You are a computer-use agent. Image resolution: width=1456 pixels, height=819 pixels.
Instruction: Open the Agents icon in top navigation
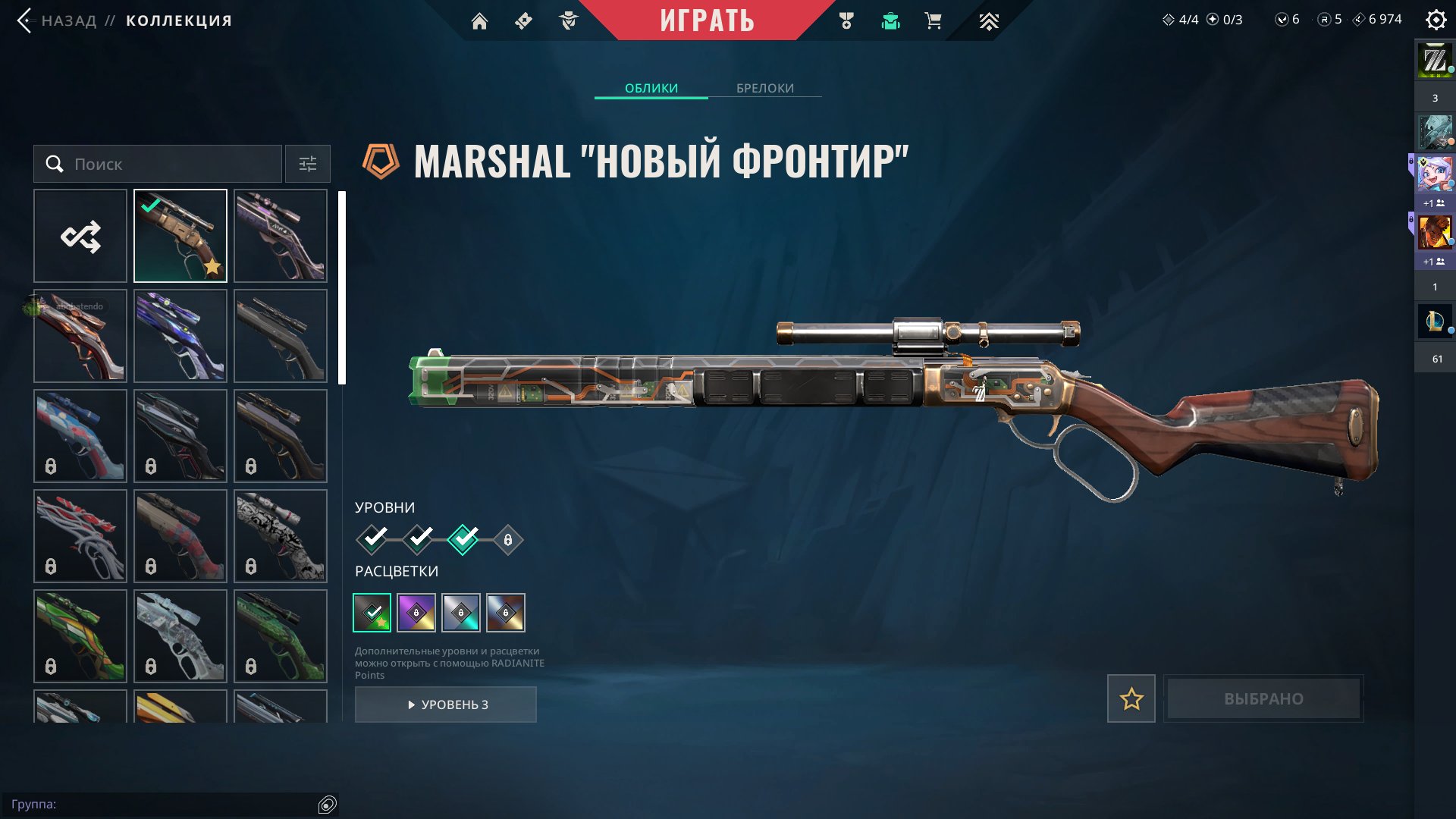click(570, 20)
